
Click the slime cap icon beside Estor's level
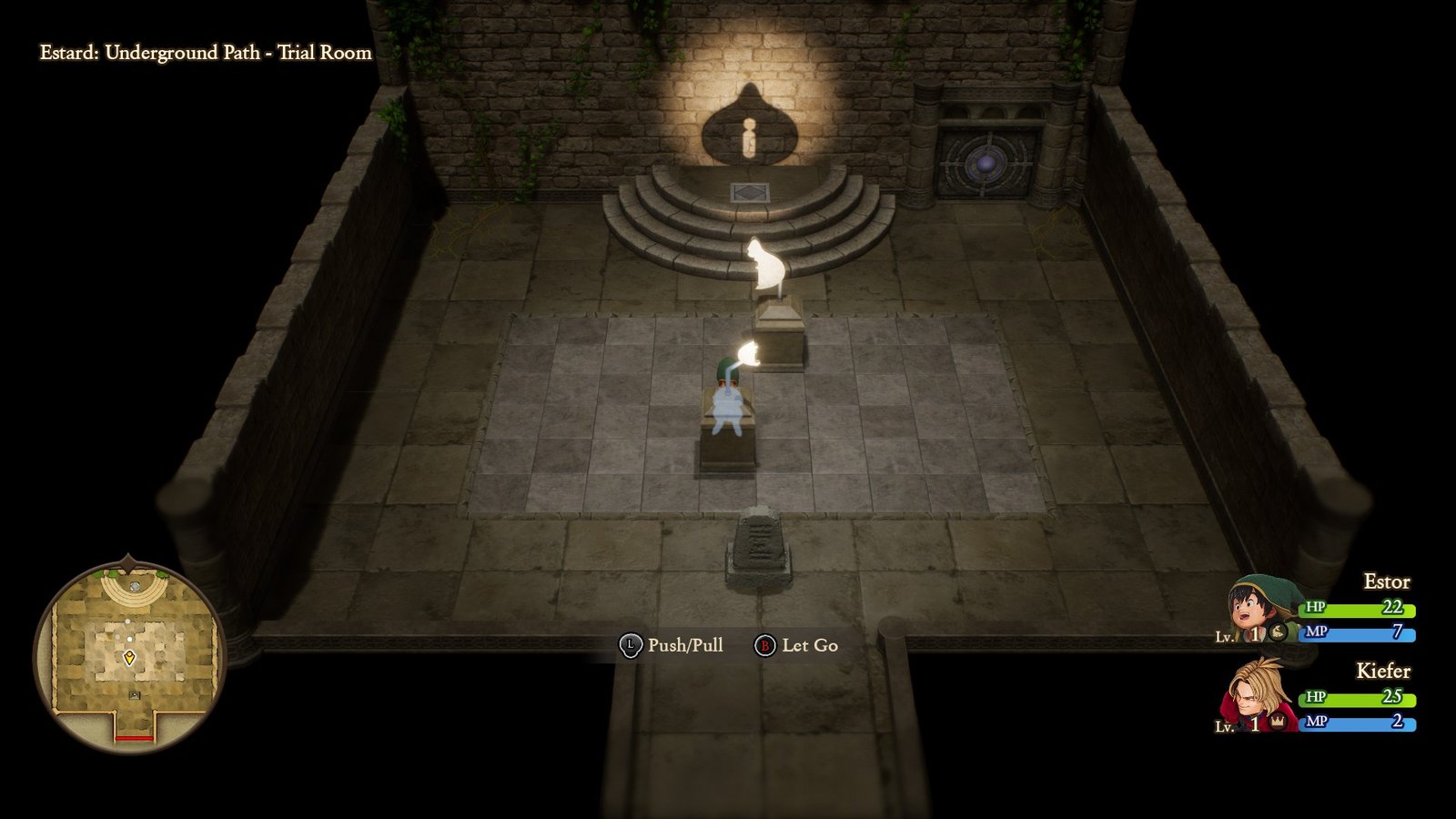point(1278,633)
